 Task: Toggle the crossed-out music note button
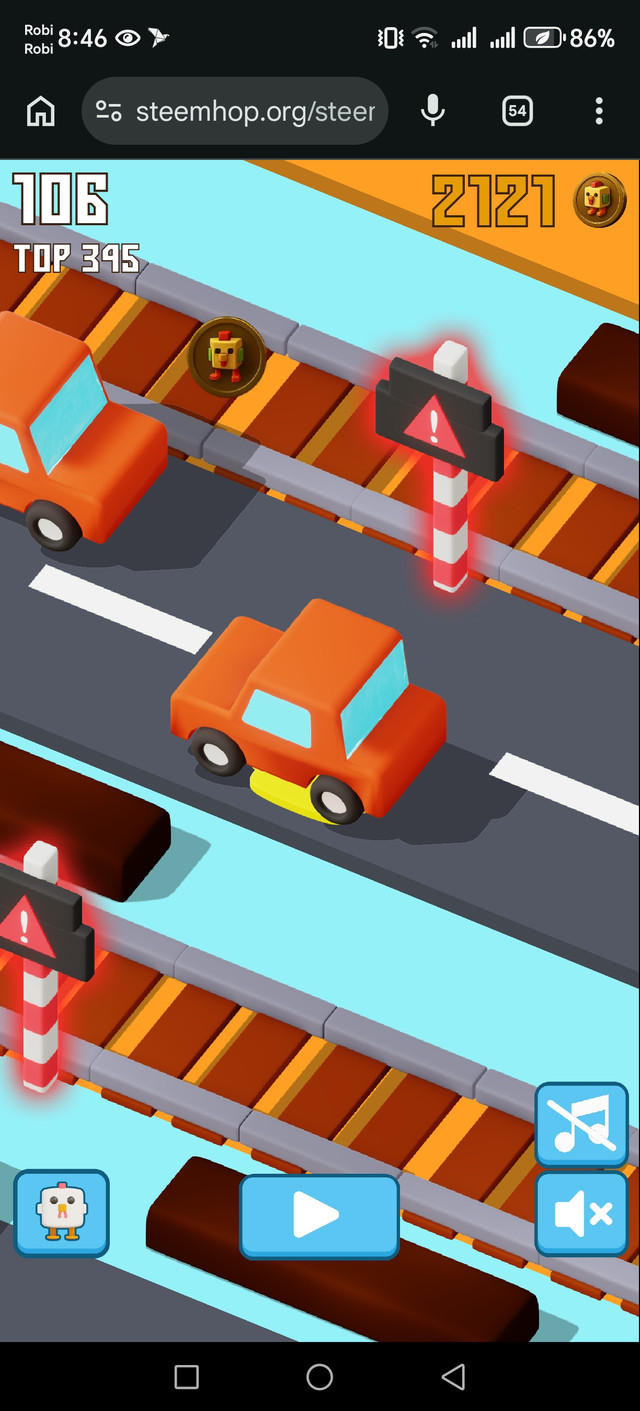pos(581,1124)
